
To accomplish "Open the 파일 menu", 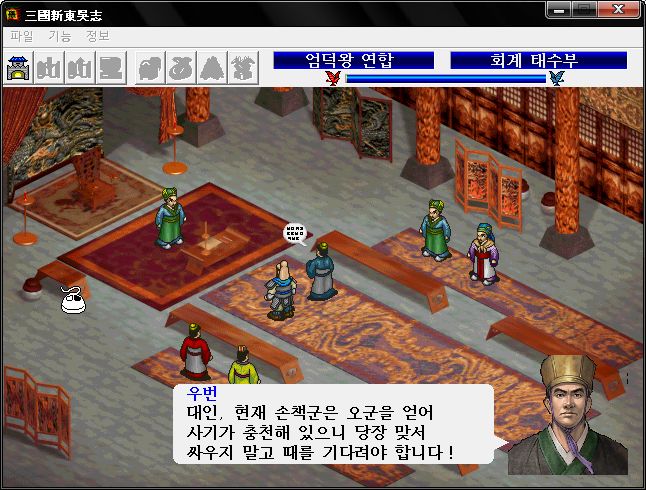I will tap(21, 36).
